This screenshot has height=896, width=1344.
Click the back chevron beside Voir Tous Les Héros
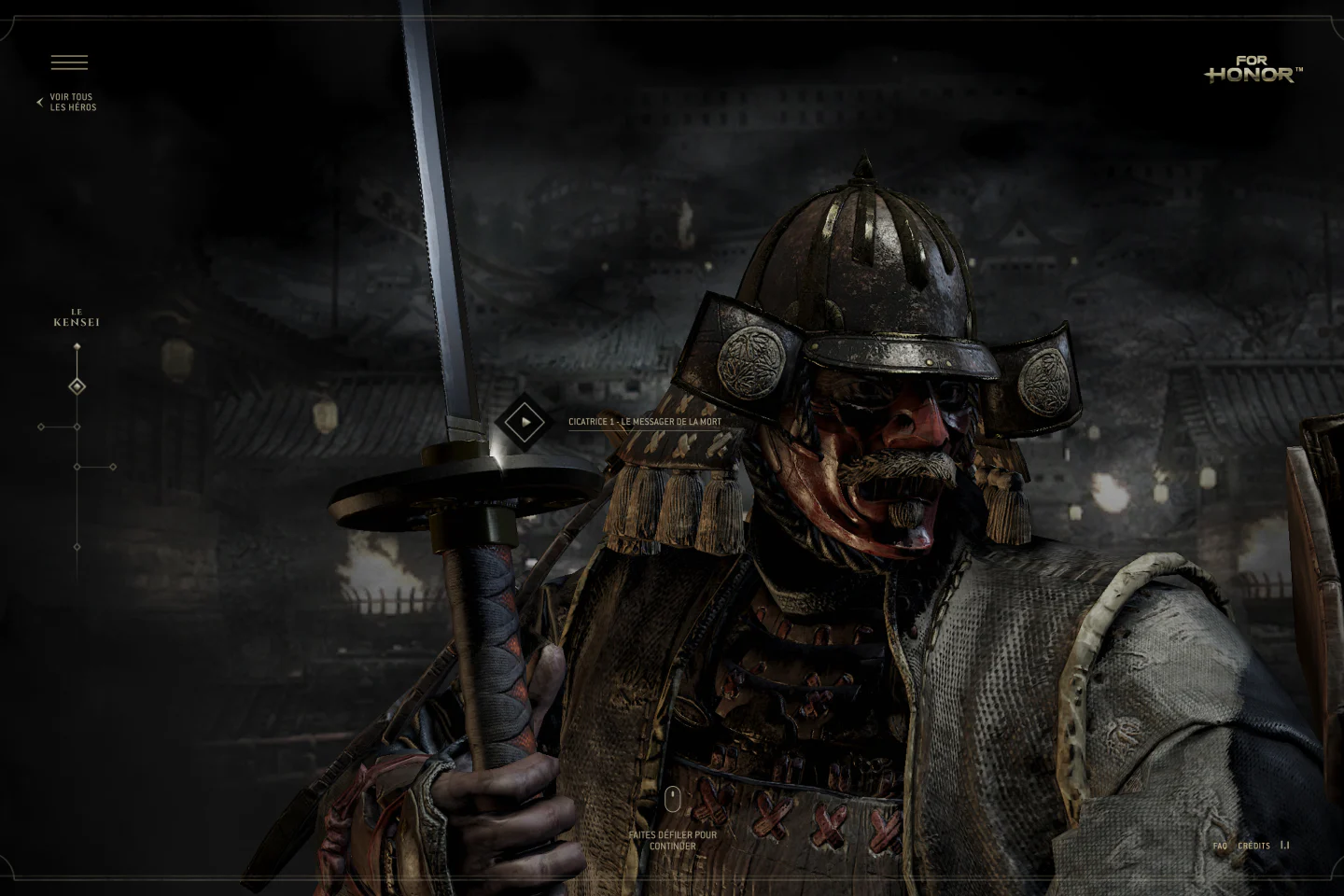click(x=38, y=102)
